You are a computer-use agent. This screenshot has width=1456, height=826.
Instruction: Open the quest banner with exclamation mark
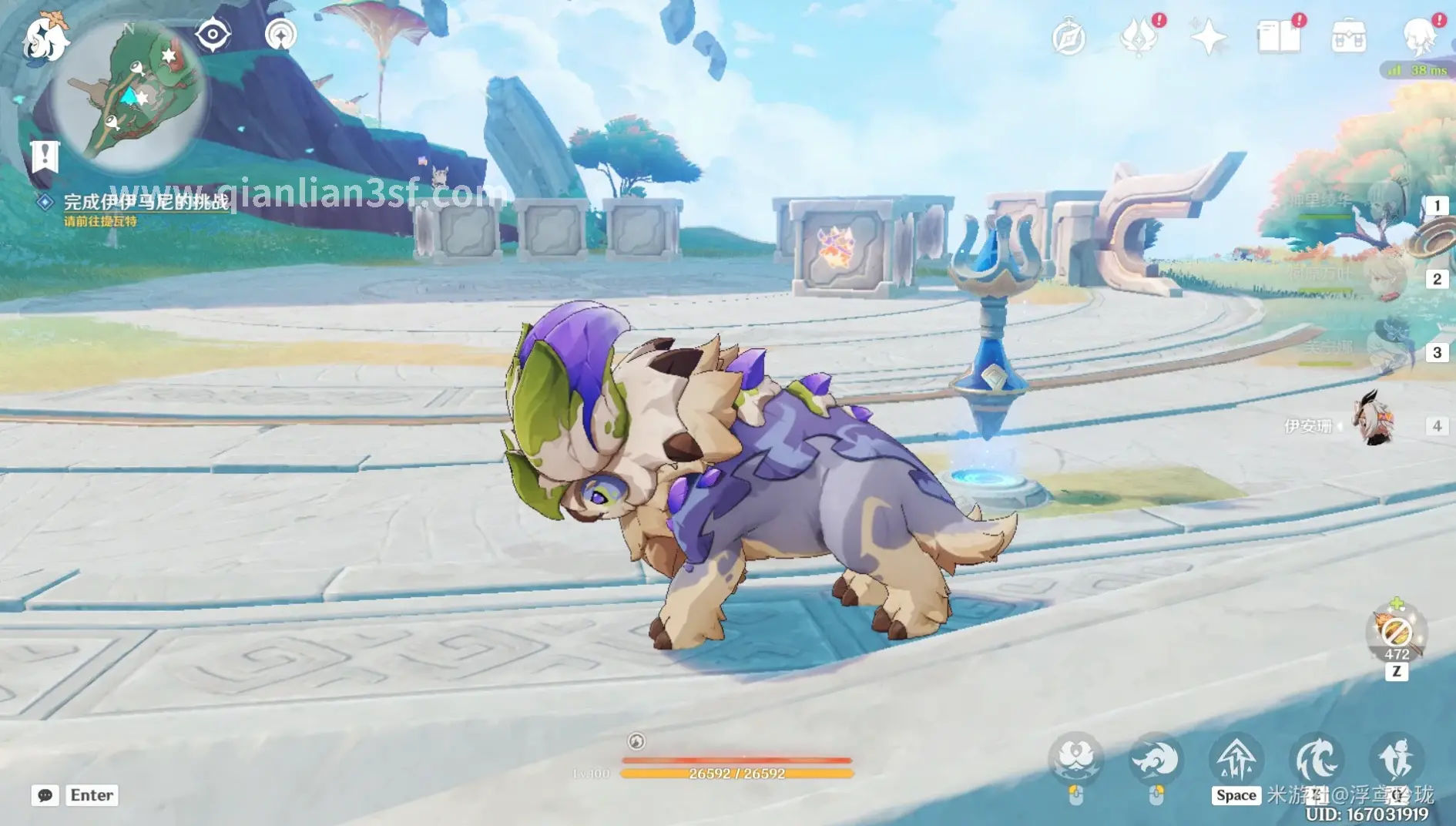[45, 156]
